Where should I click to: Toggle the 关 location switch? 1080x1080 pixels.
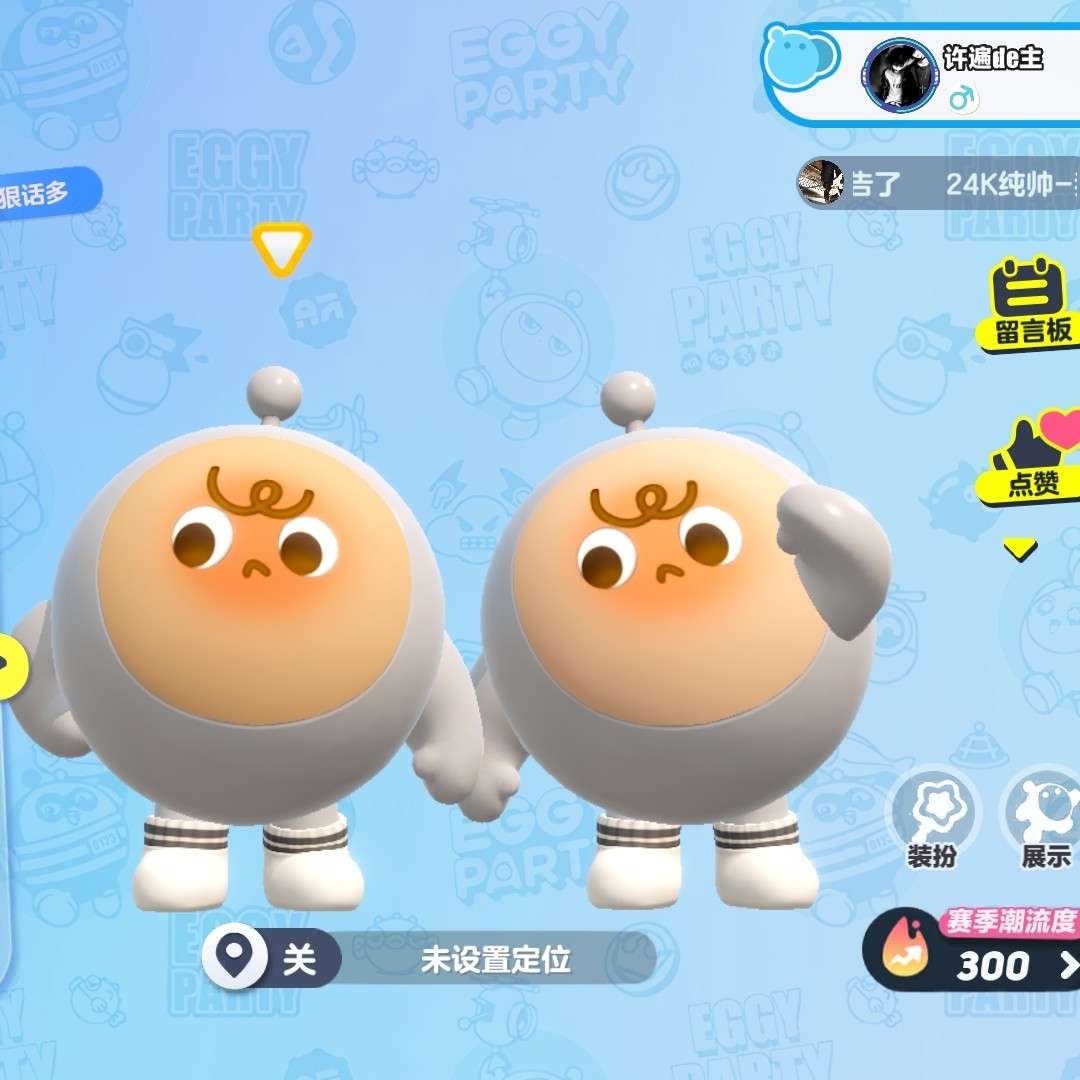[272, 958]
